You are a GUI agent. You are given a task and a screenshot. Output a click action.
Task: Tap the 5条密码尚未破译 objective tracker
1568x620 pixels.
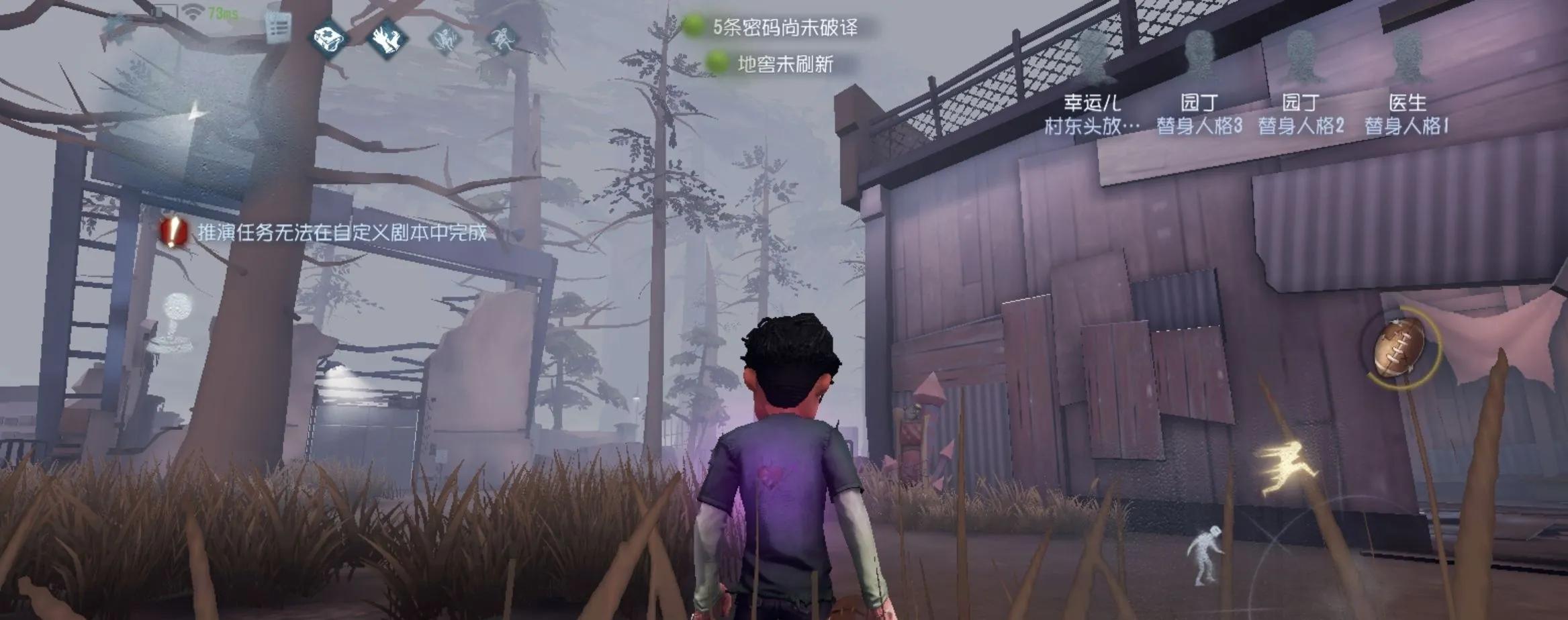[772, 27]
